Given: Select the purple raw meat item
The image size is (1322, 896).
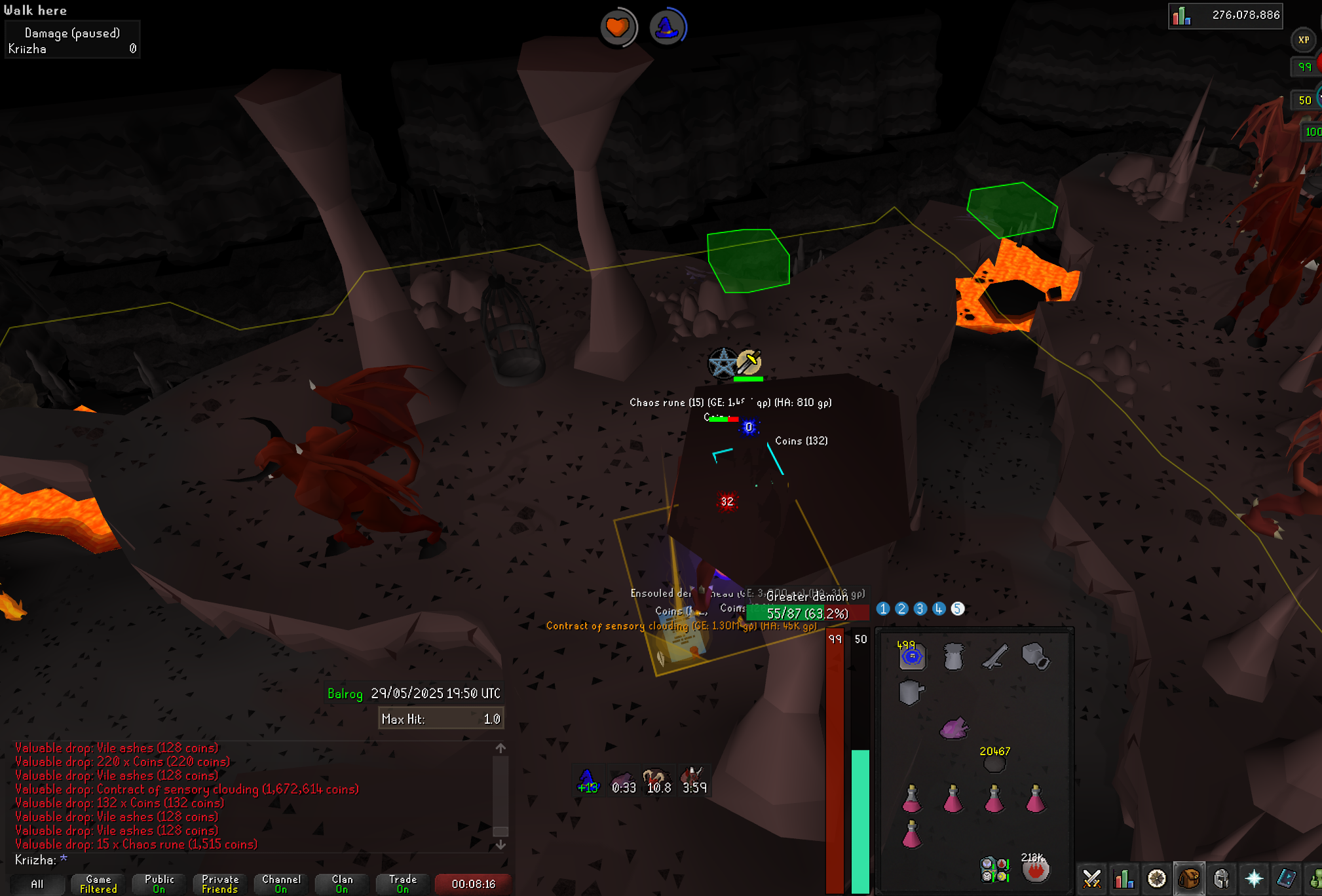Looking at the screenshot, I should point(953,728).
